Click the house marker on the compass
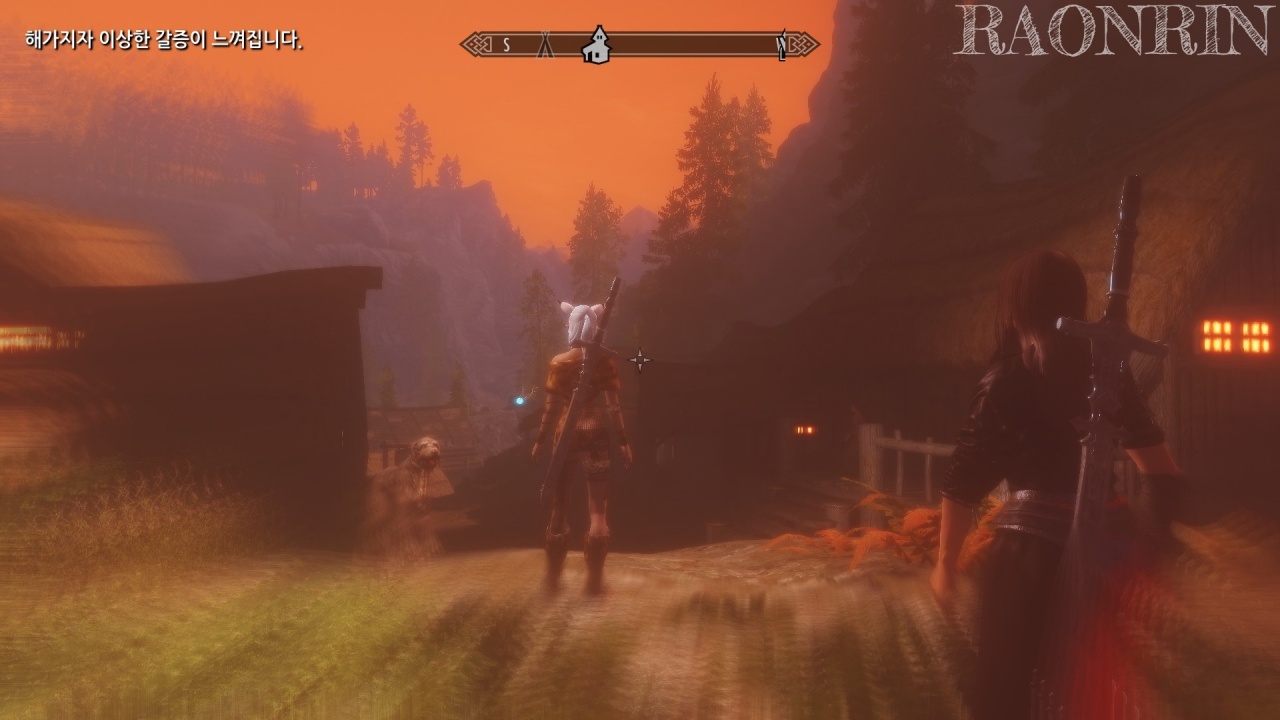Screen dimensions: 1280x720 597,45
